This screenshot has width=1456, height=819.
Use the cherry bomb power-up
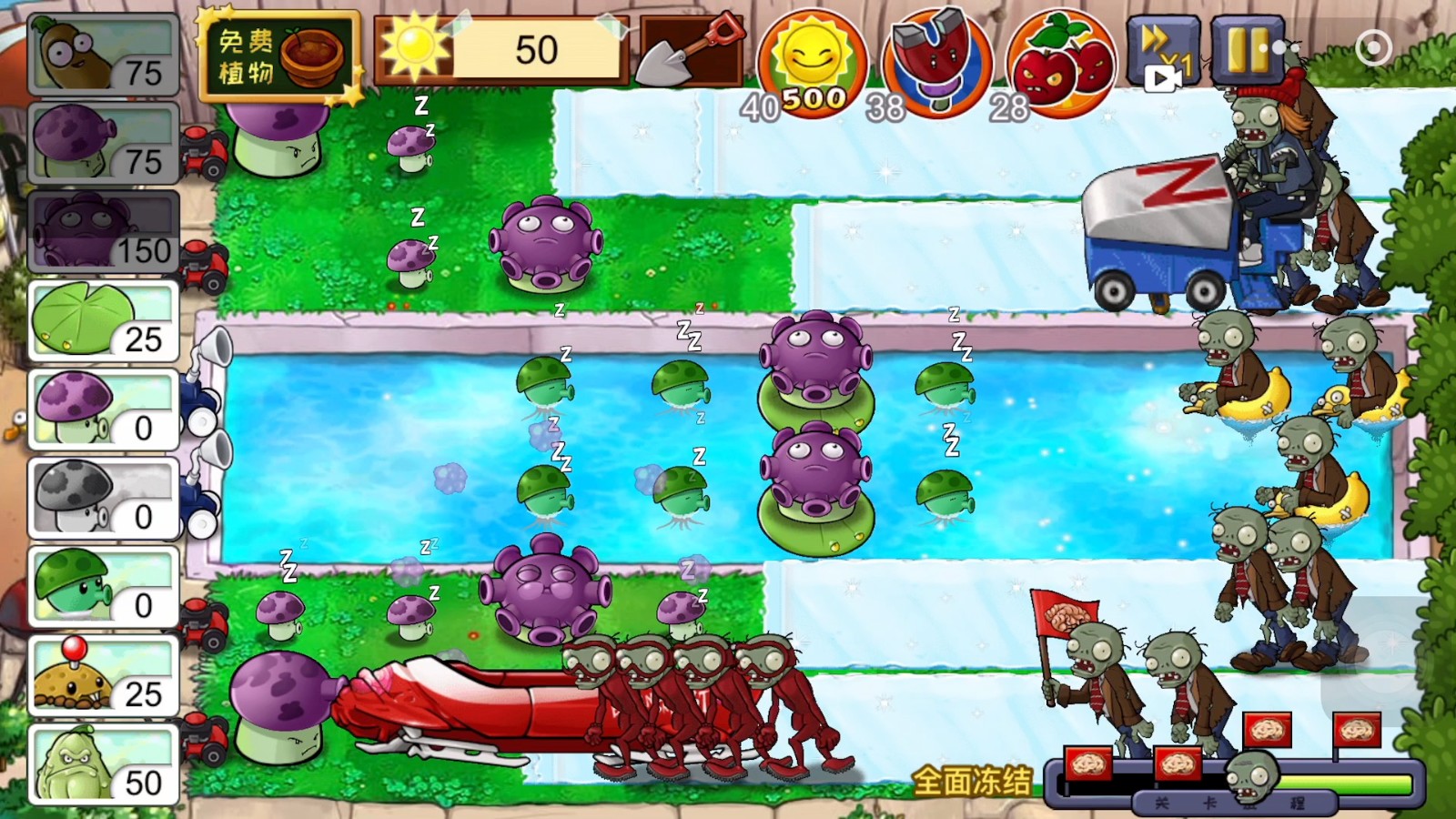click(x=1062, y=64)
